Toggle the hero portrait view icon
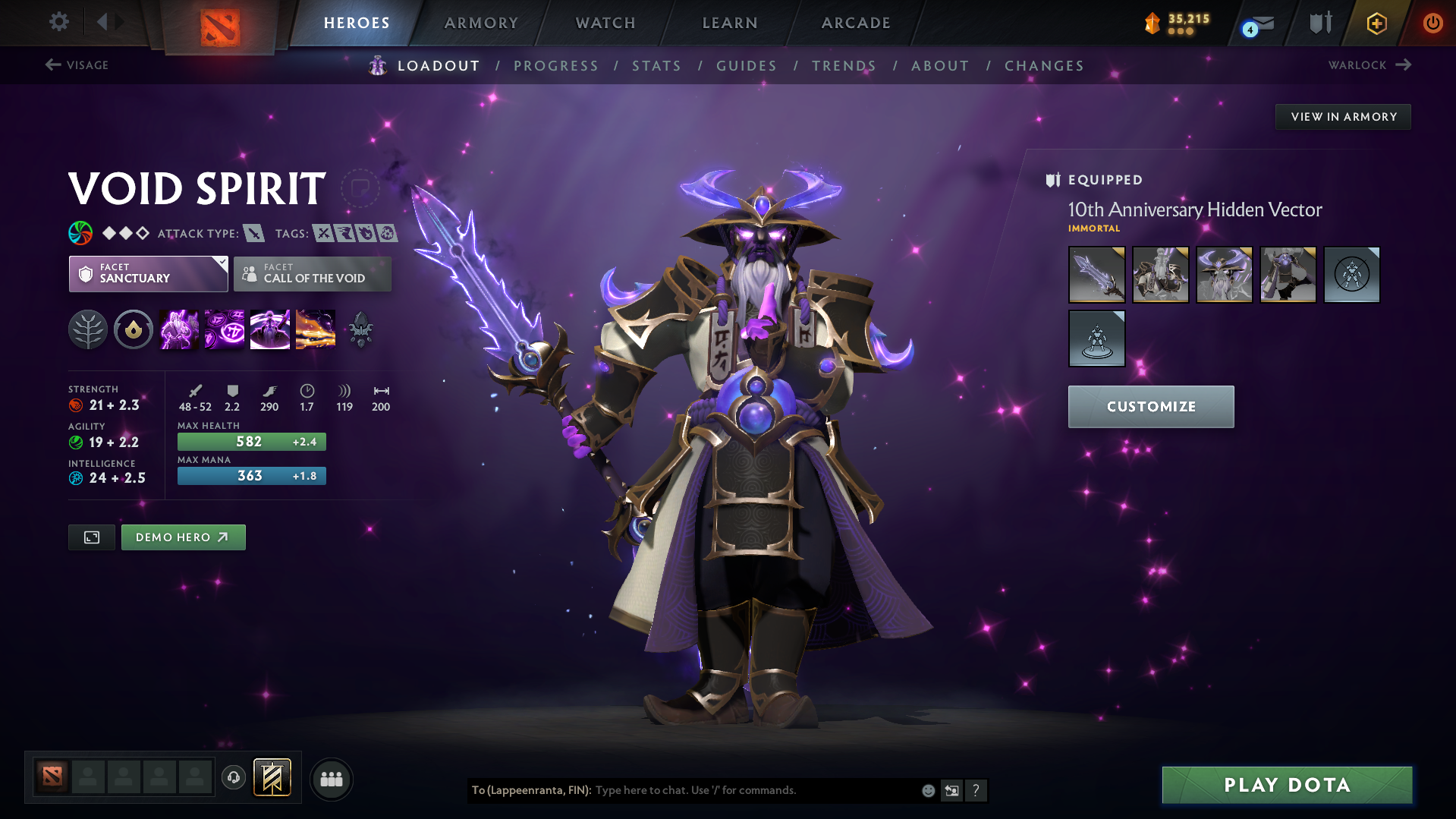The width and height of the screenshot is (1456, 819). click(x=91, y=537)
